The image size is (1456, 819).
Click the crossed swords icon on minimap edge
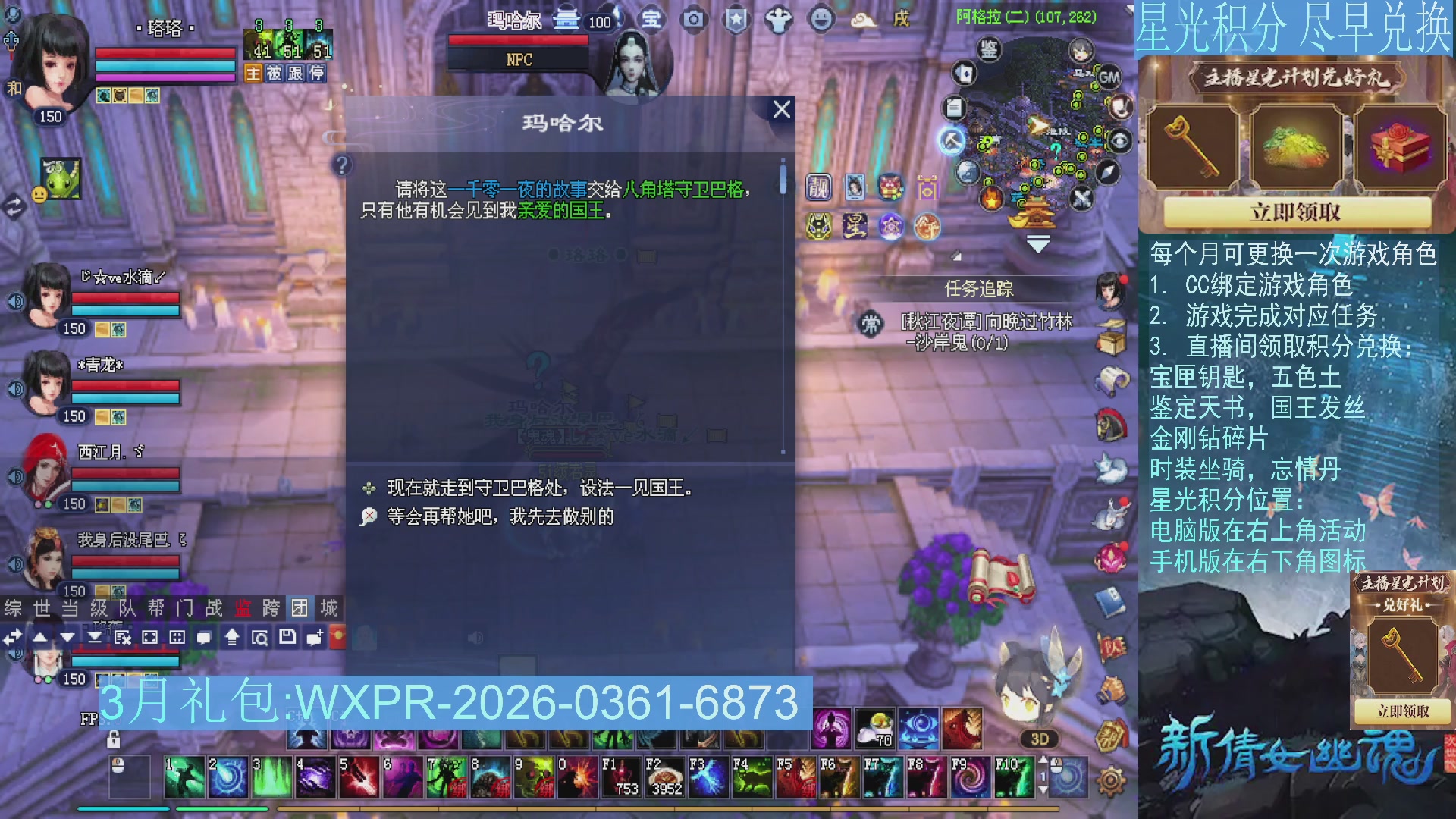[1082, 197]
